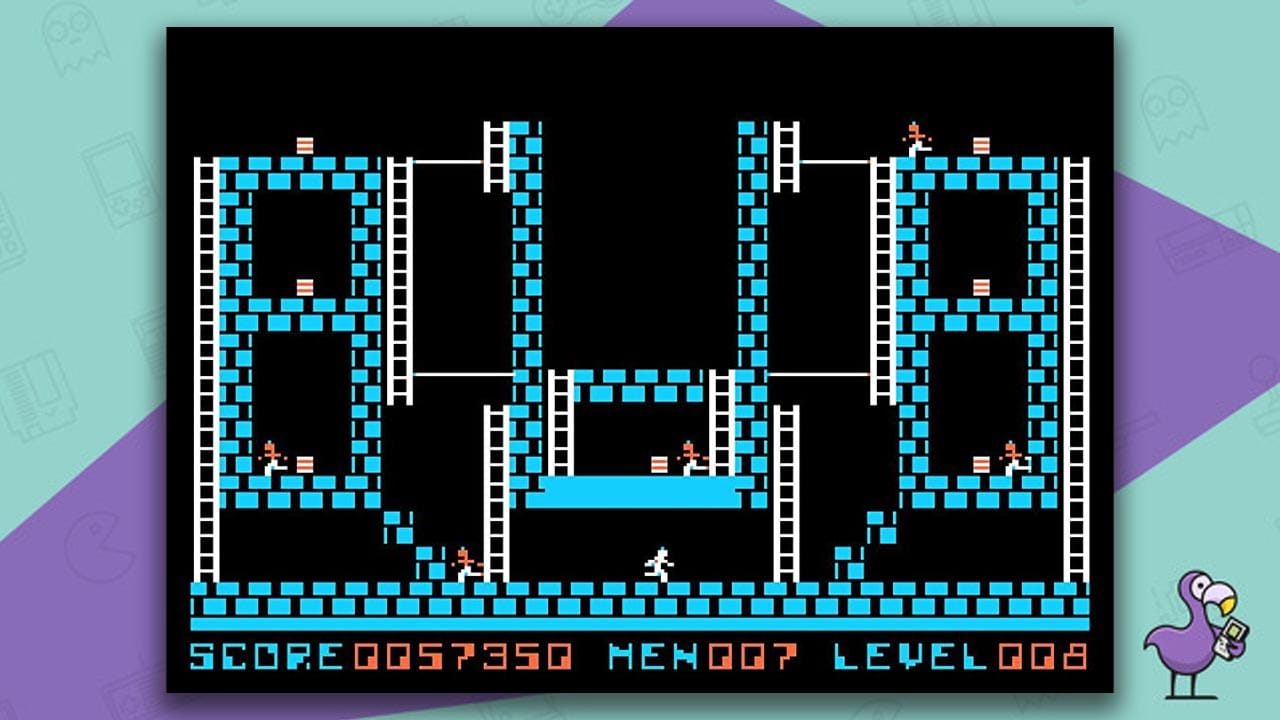Click the tall ladder at the top center

coord(497,155)
